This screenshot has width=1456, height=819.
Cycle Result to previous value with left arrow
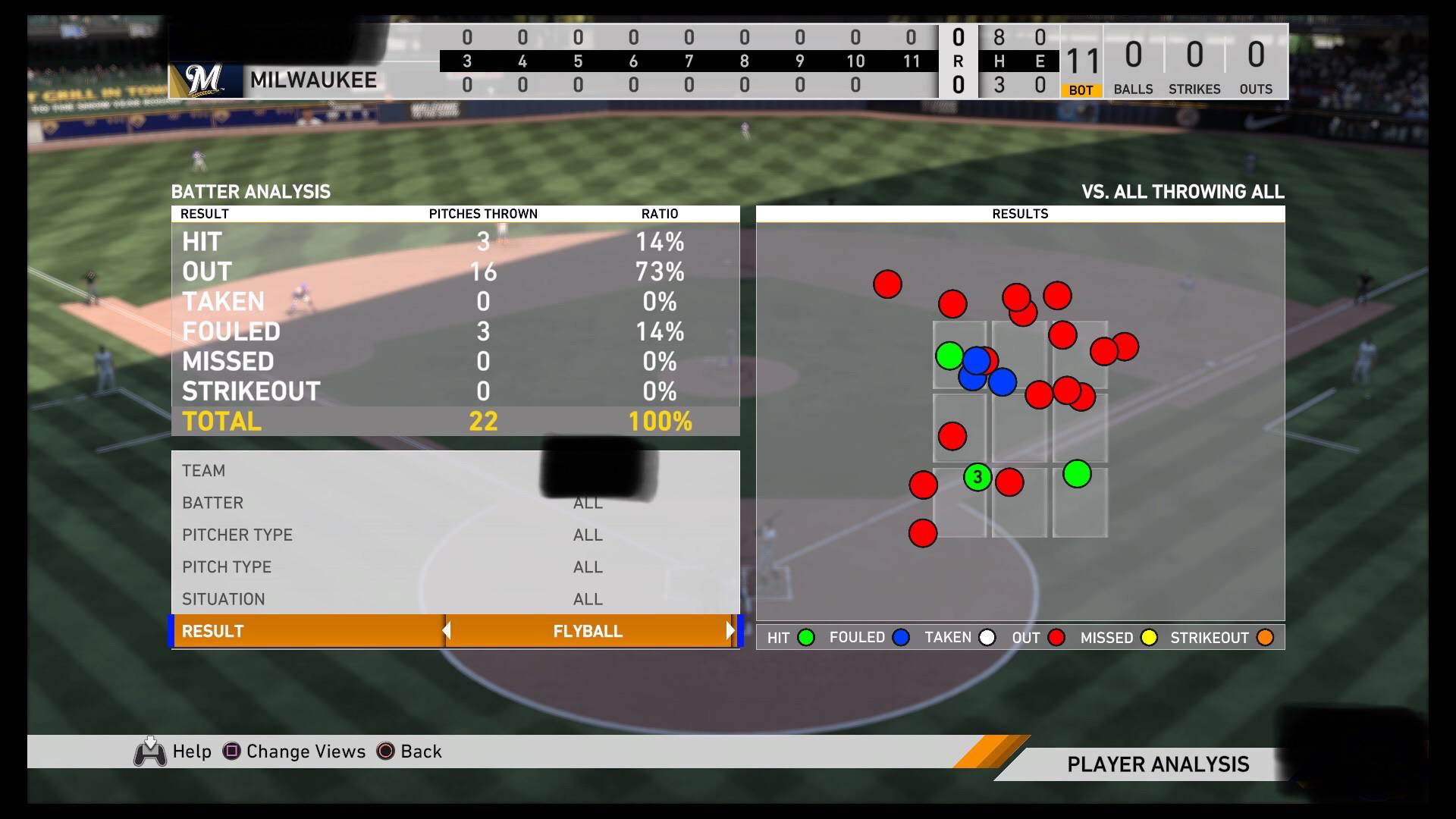pyautogui.click(x=447, y=631)
